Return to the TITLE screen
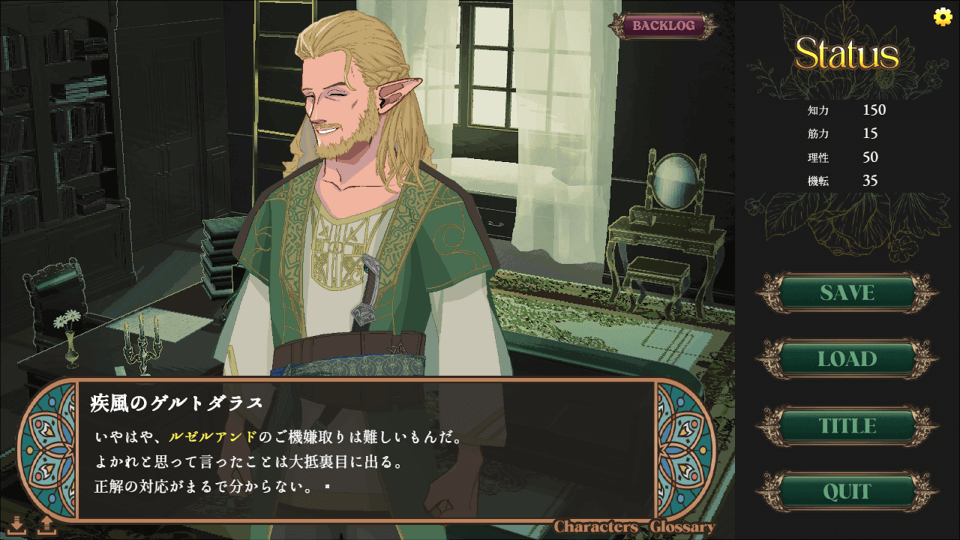Image resolution: width=960 pixels, height=540 pixels. pyautogui.click(x=847, y=426)
